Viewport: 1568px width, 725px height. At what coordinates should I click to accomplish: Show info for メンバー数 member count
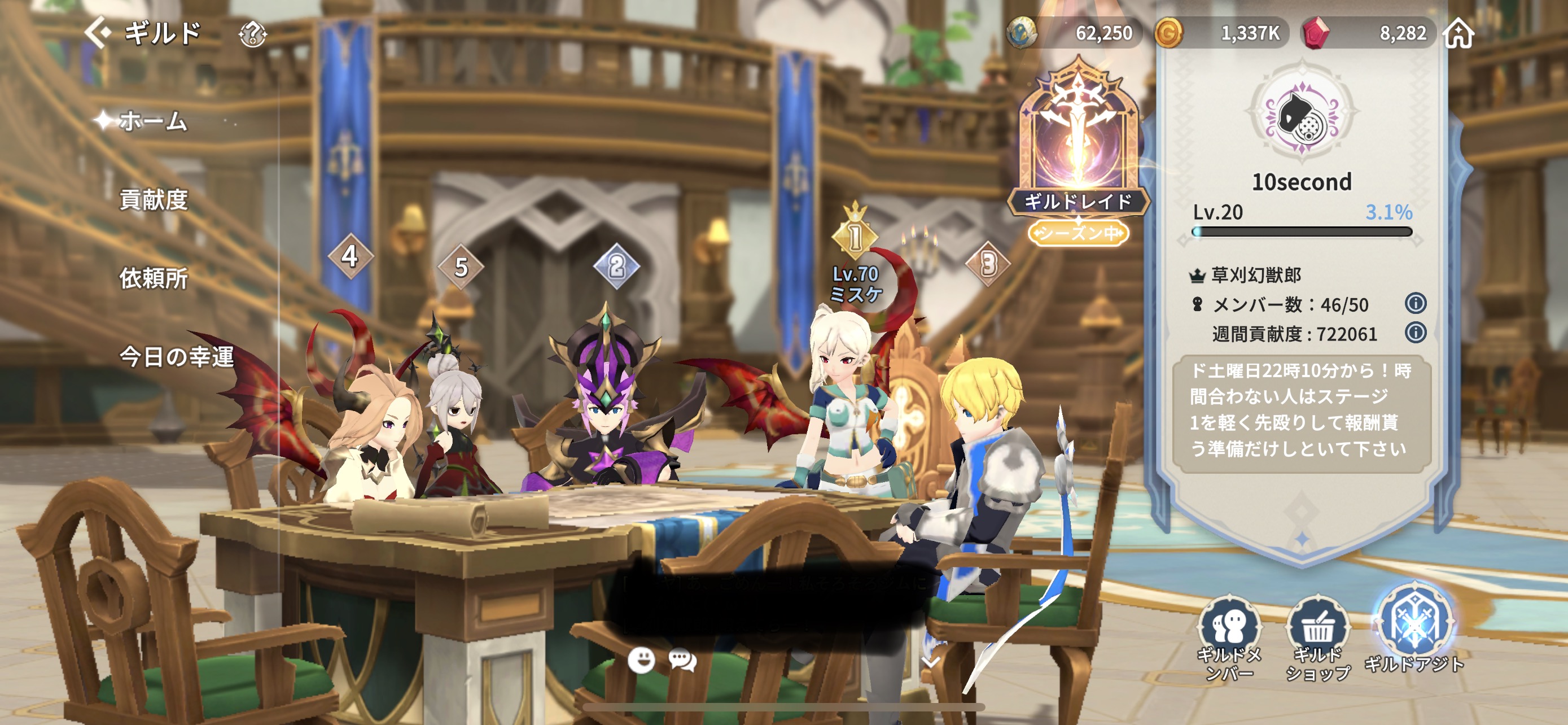pyautogui.click(x=1415, y=303)
